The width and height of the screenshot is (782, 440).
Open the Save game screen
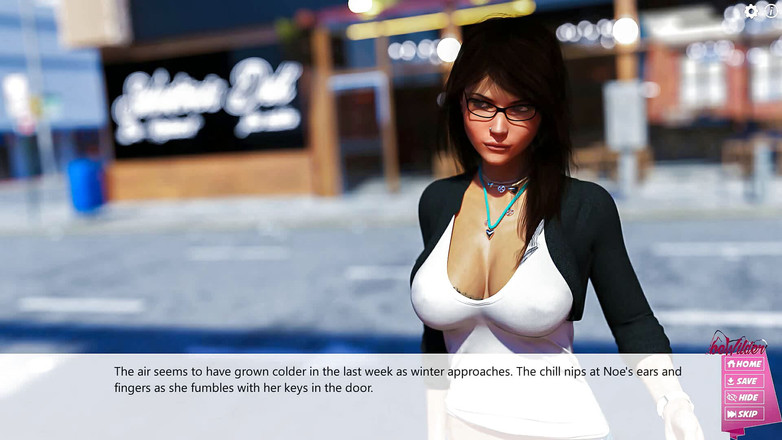pos(744,381)
